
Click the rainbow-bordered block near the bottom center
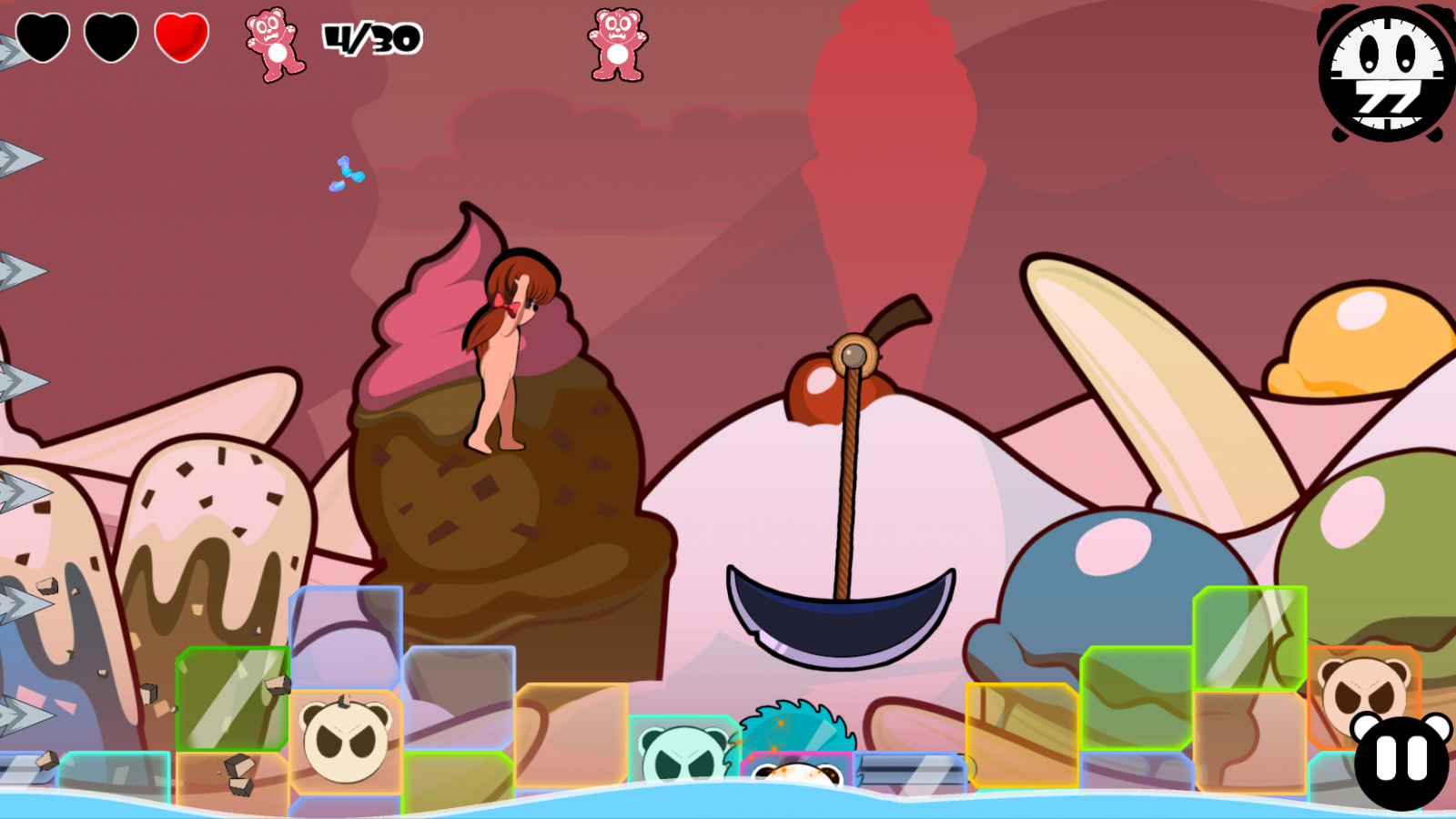point(796,769)
